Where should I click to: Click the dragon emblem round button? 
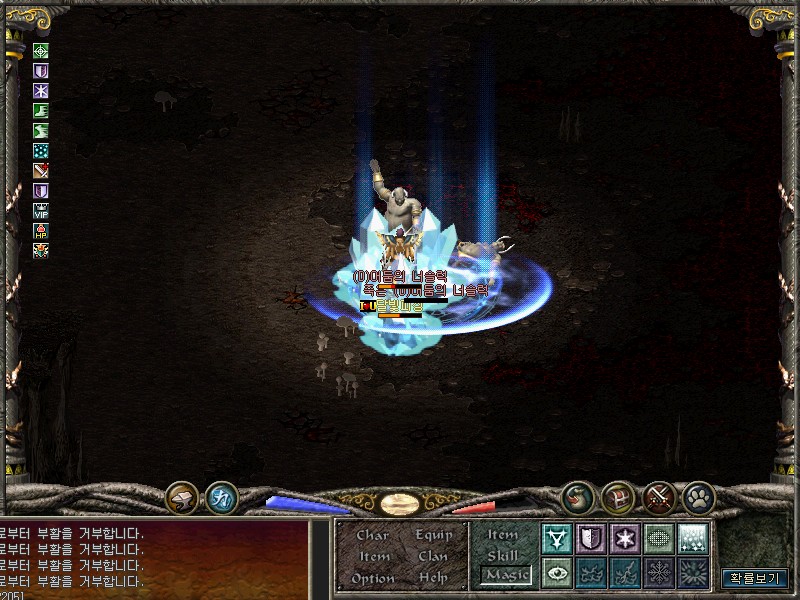(x=577, y=497)
